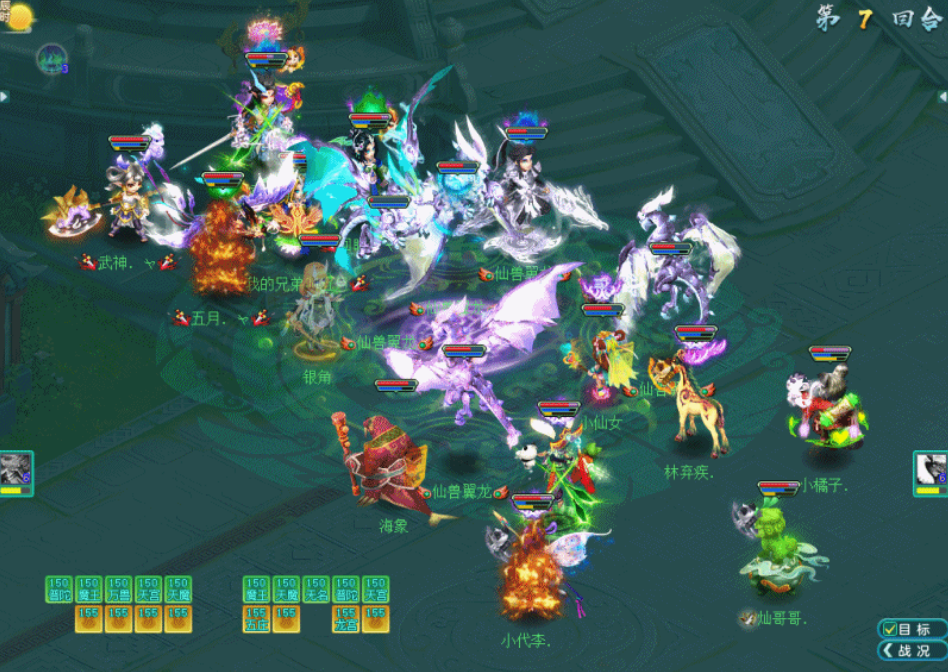Toggle the 目标 checkbox
949x672 pixels.
[x=890, y=629]
